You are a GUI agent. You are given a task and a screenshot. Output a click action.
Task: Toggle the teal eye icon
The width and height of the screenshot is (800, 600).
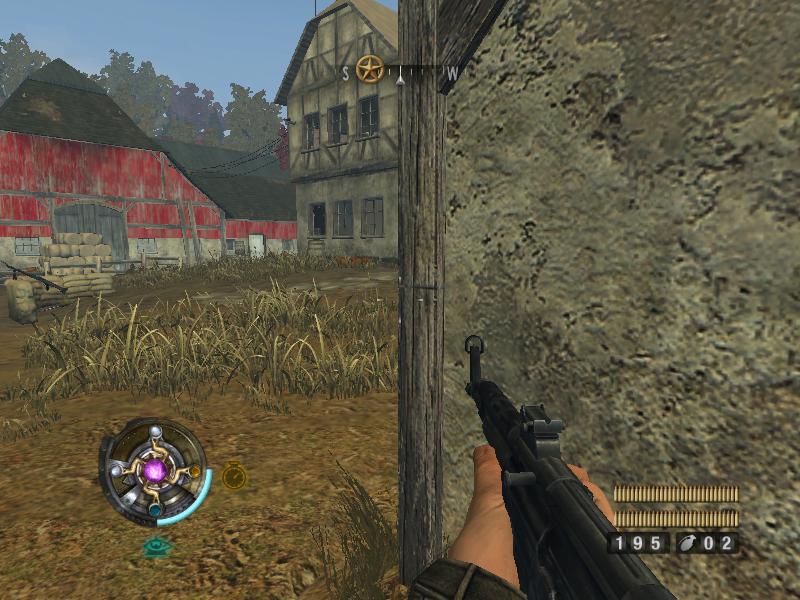point(155,546)
